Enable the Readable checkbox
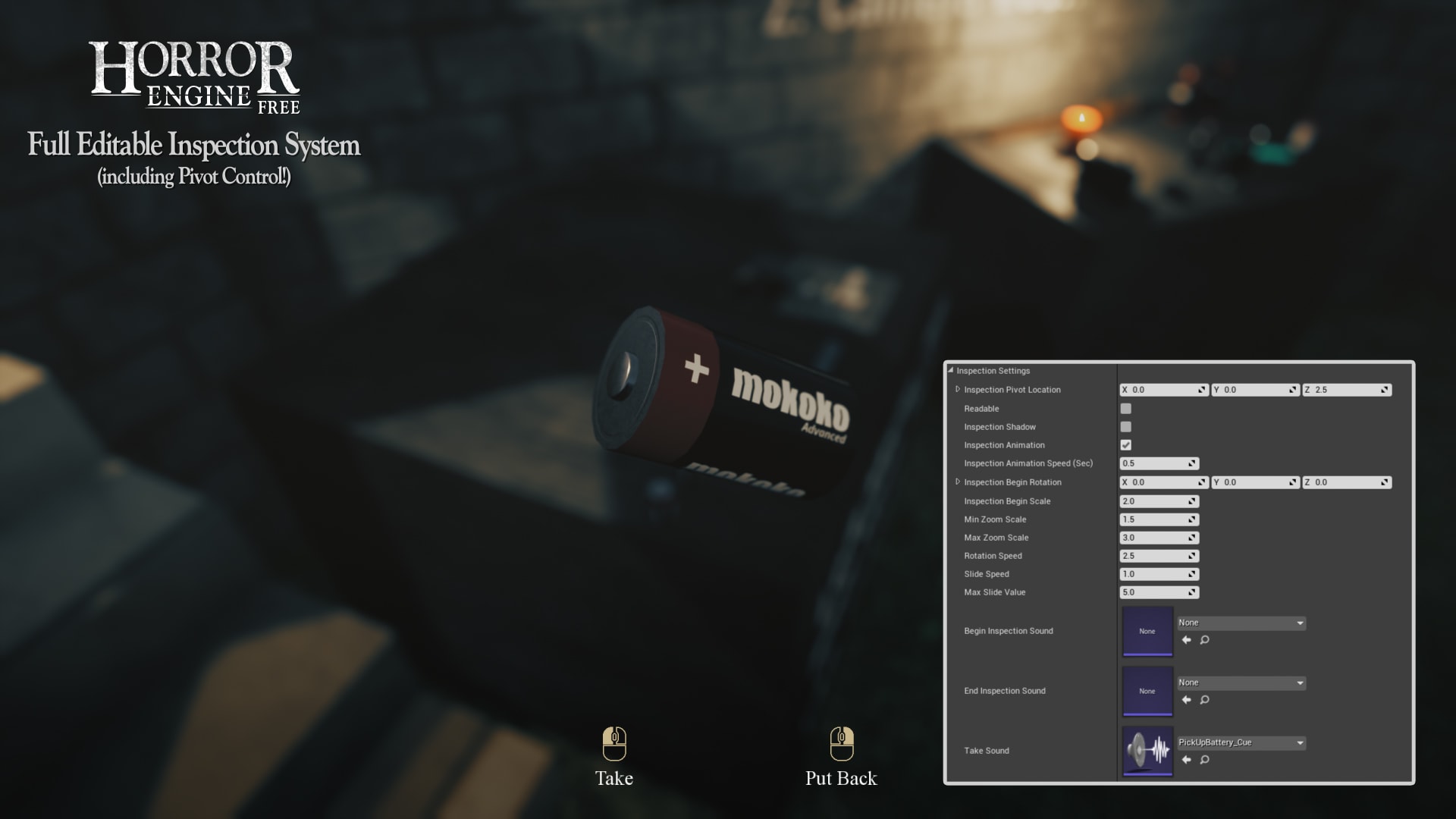Screen dimensions: 1456x819 [1126, 408]
